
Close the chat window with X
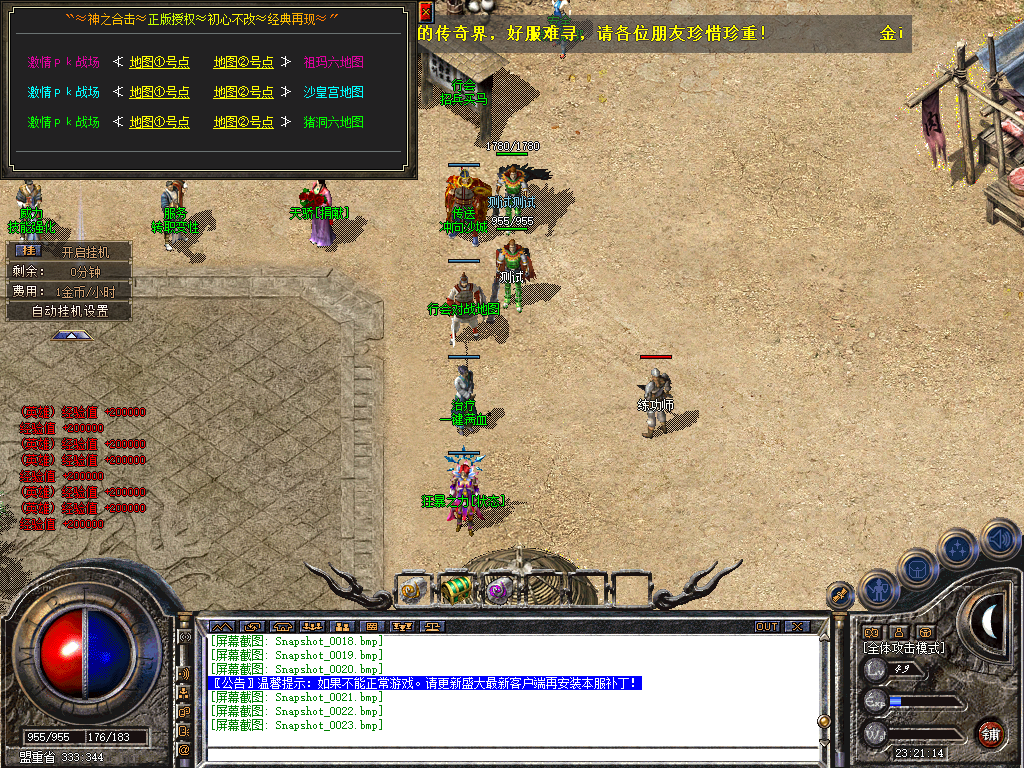pos(796,627)
